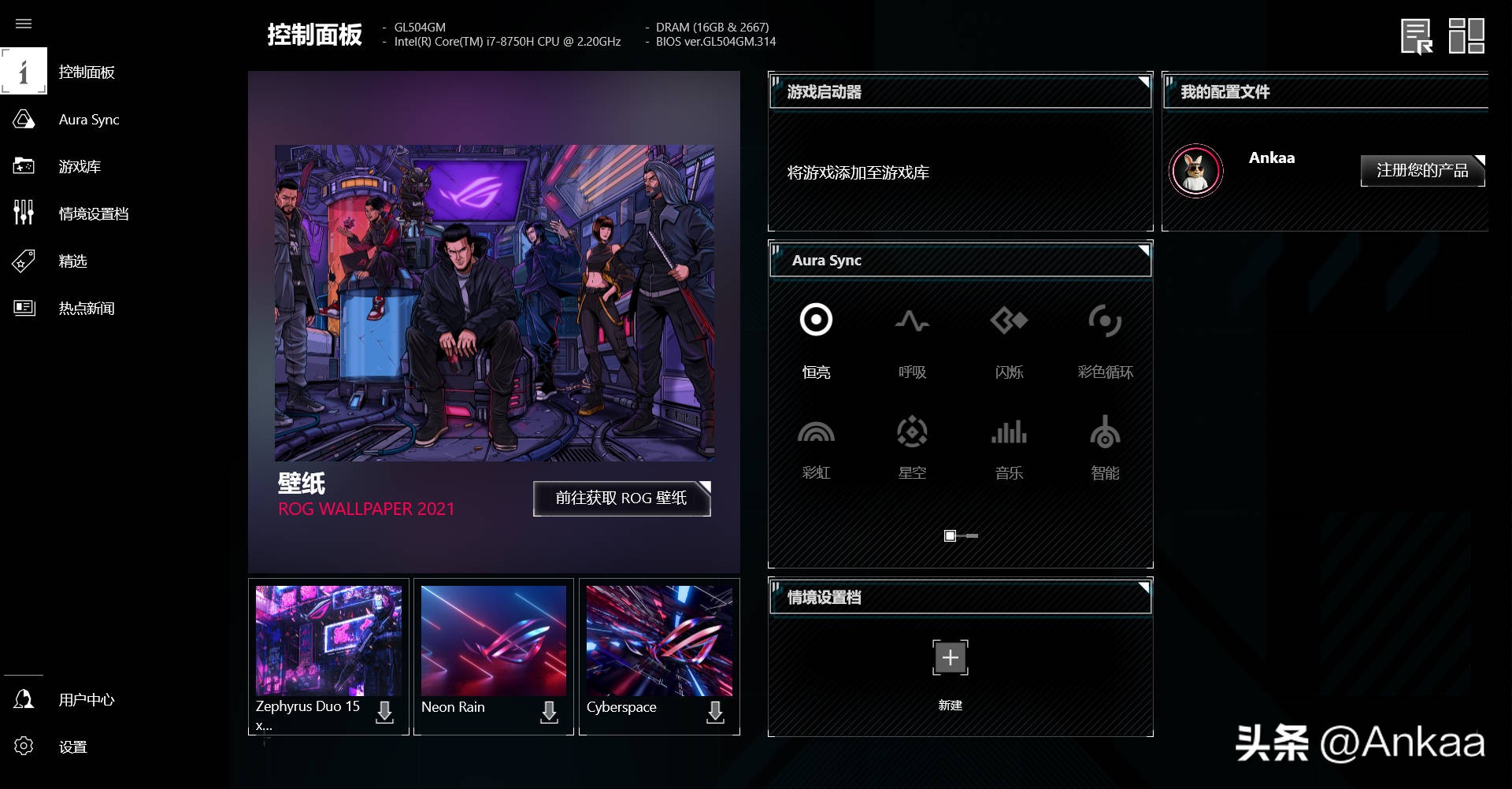
Task: Expand the Aura Sync panel via corner arrow
Action: coord(1143,251)
